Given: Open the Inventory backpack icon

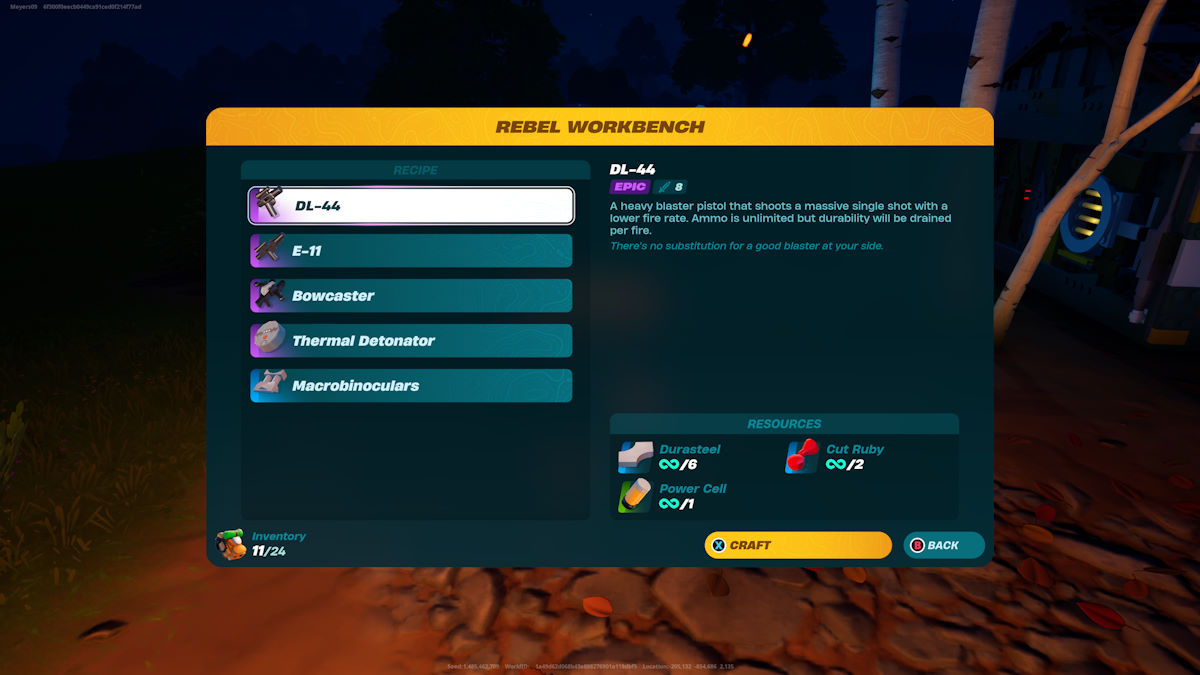Looking at the screenshot, I should pyautogui.click(x=231, y=544).
